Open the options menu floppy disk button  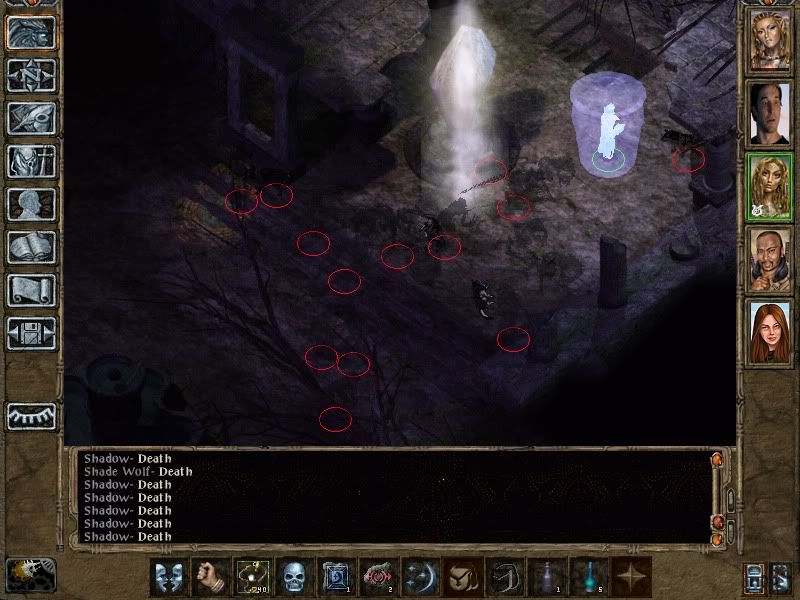pos(30,333)
